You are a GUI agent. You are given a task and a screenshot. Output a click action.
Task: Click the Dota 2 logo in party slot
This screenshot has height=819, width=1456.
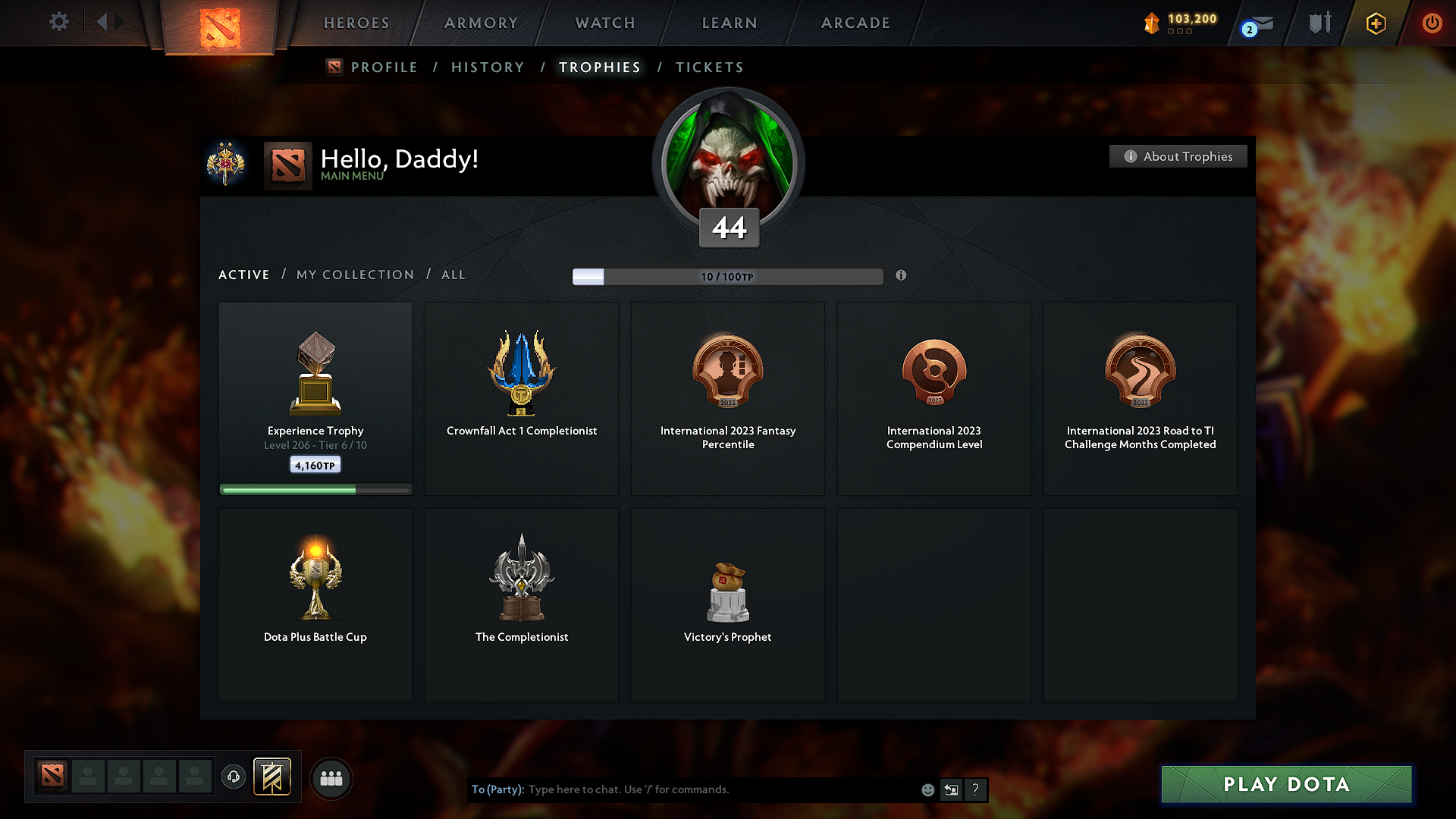coord(52,777)
